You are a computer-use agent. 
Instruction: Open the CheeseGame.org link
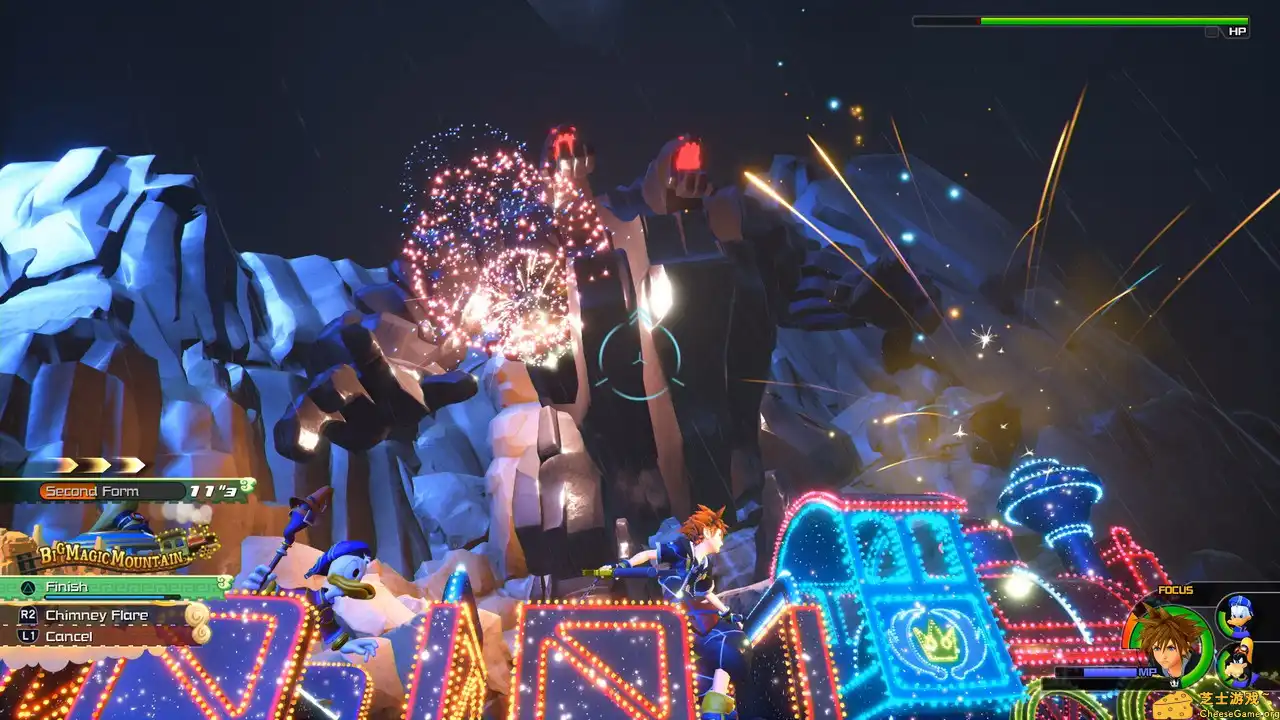click(1238, 713)
